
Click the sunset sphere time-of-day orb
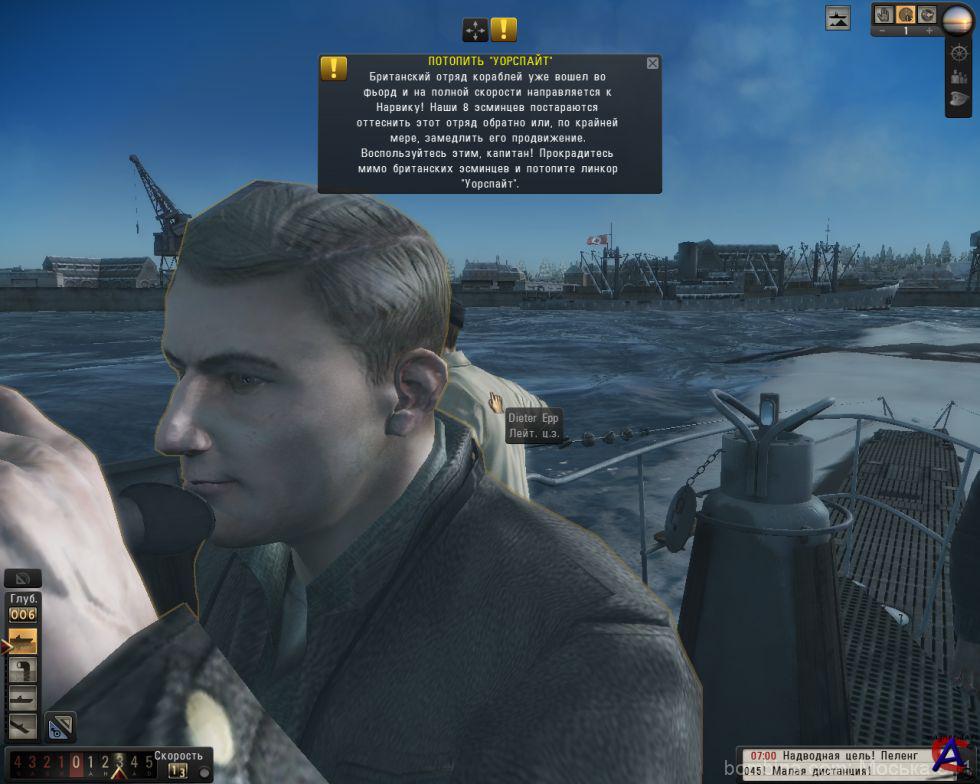click(x=958, y=19)
